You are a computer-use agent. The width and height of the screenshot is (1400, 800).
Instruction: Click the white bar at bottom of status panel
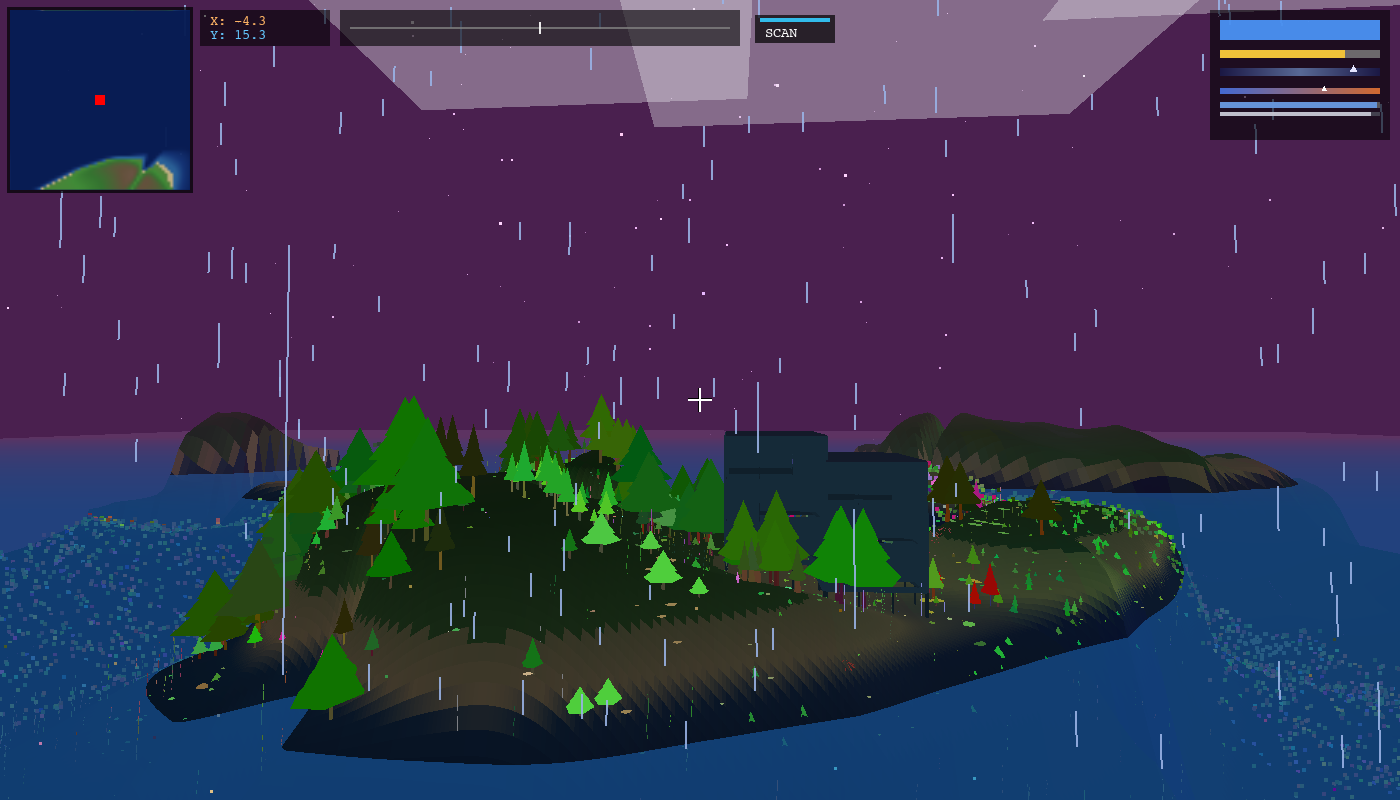[1296, 114]
